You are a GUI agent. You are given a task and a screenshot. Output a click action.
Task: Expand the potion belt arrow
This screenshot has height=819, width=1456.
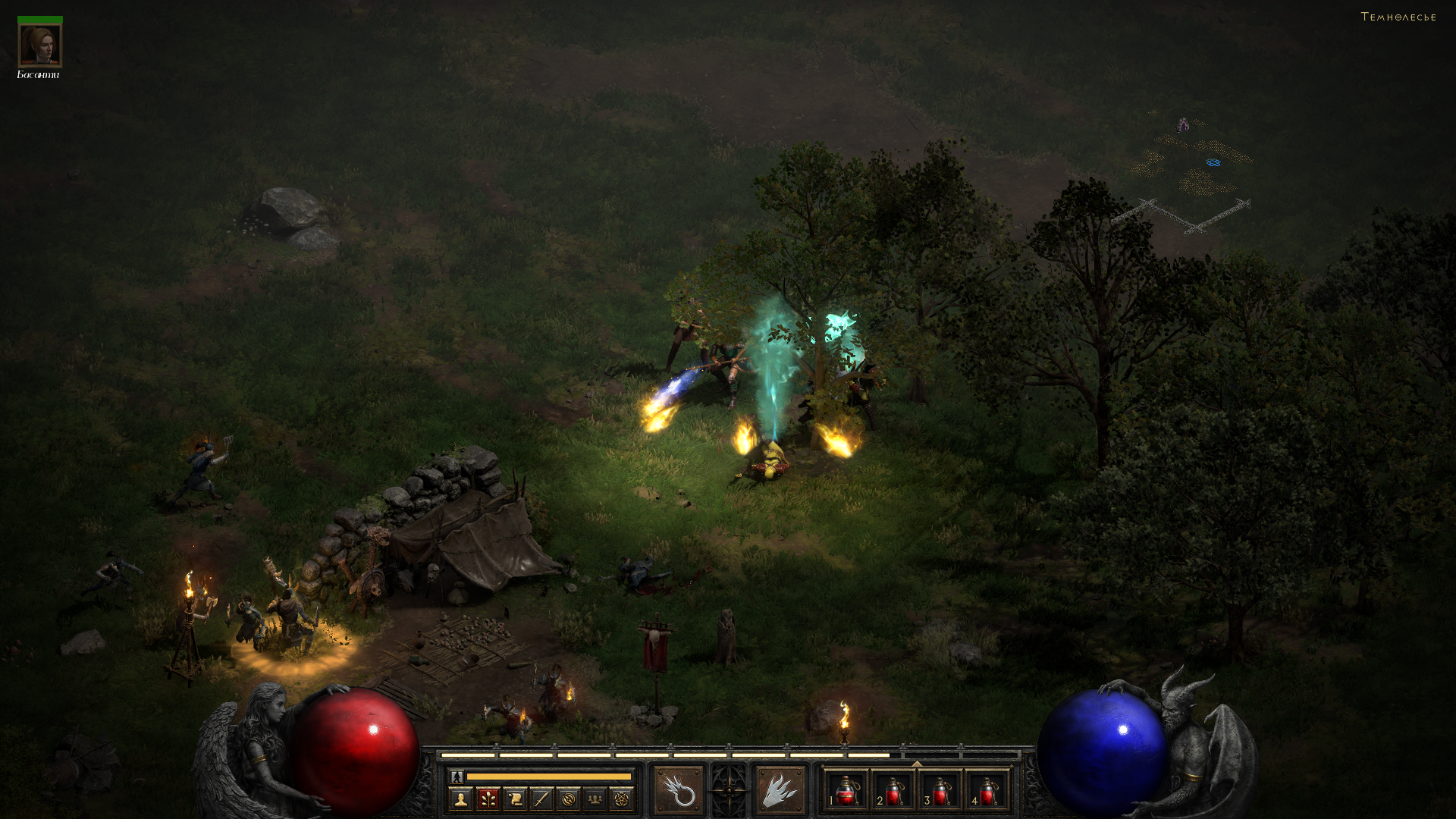[x=917, y=764]
